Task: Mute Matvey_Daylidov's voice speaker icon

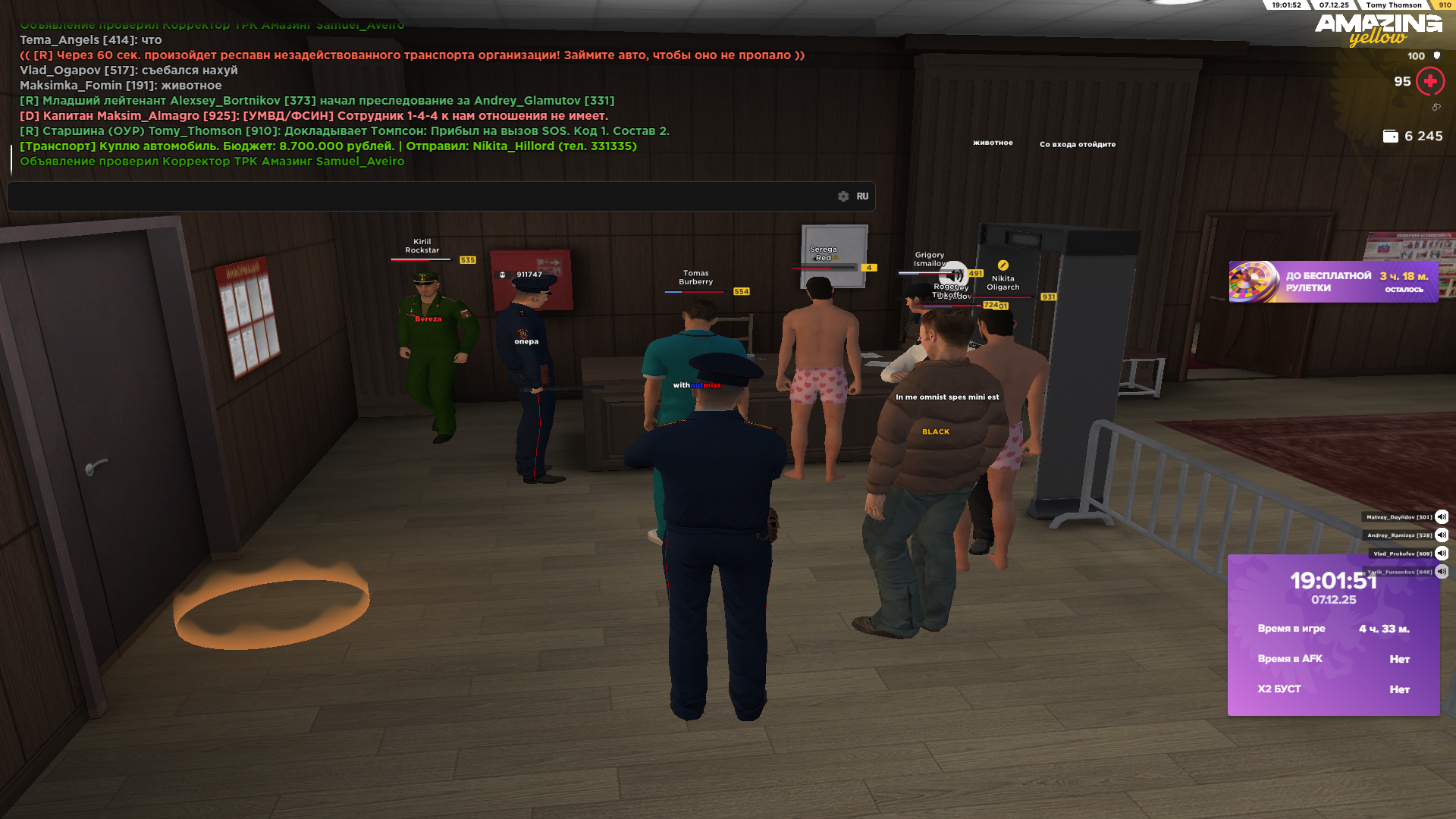Action: tap(1442, 517)
